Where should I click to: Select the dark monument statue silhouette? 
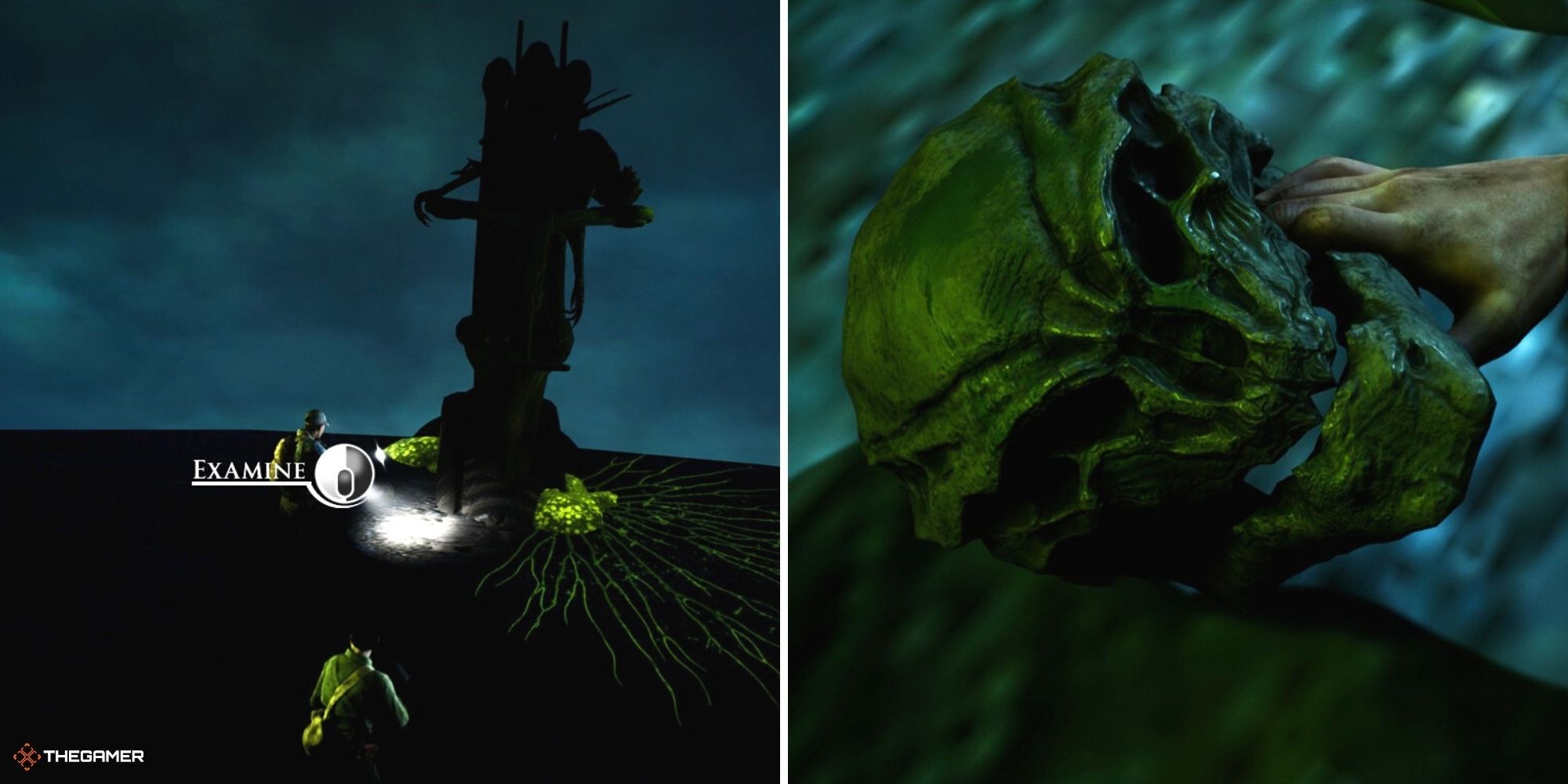(517, 235)
